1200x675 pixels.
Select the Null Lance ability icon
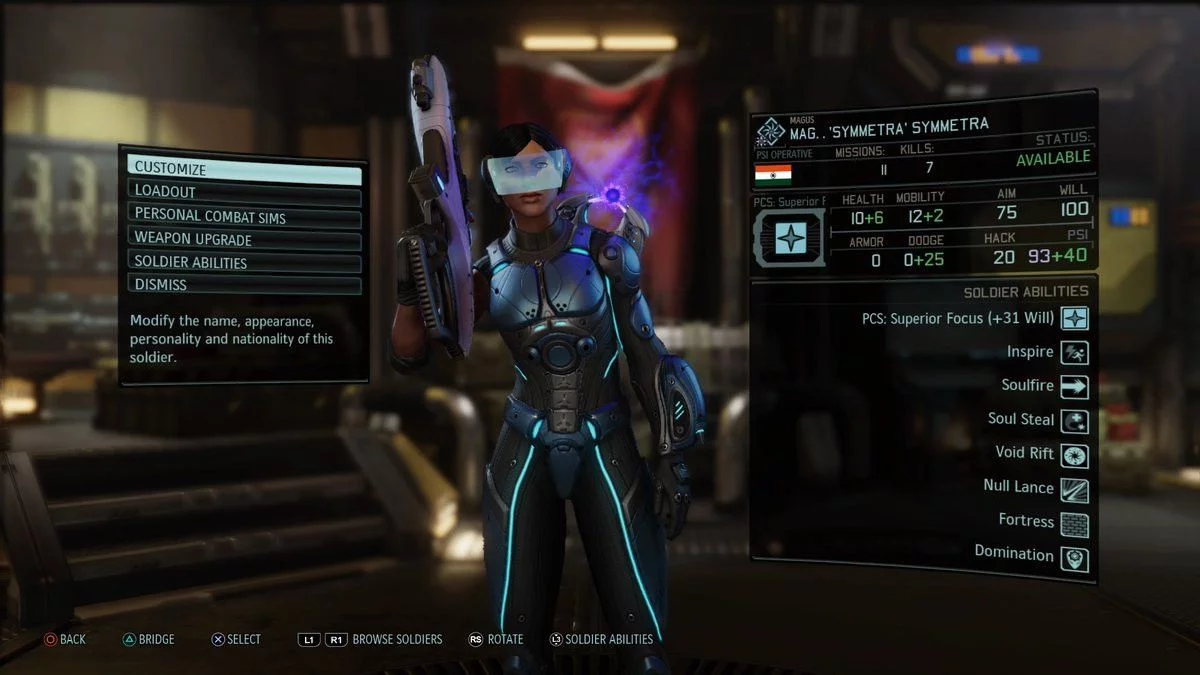[x=1075, y=489]
